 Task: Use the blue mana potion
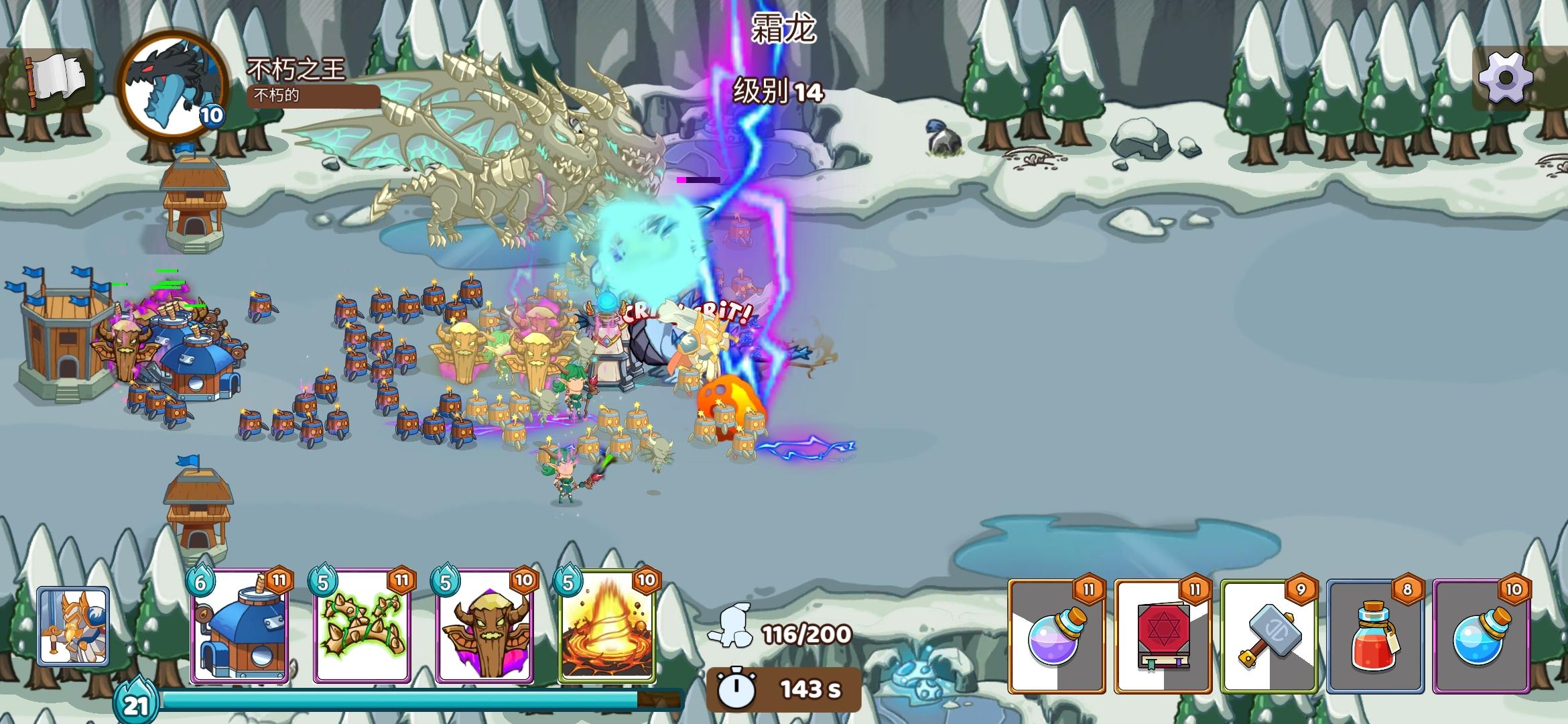(x=1481, y=636)
